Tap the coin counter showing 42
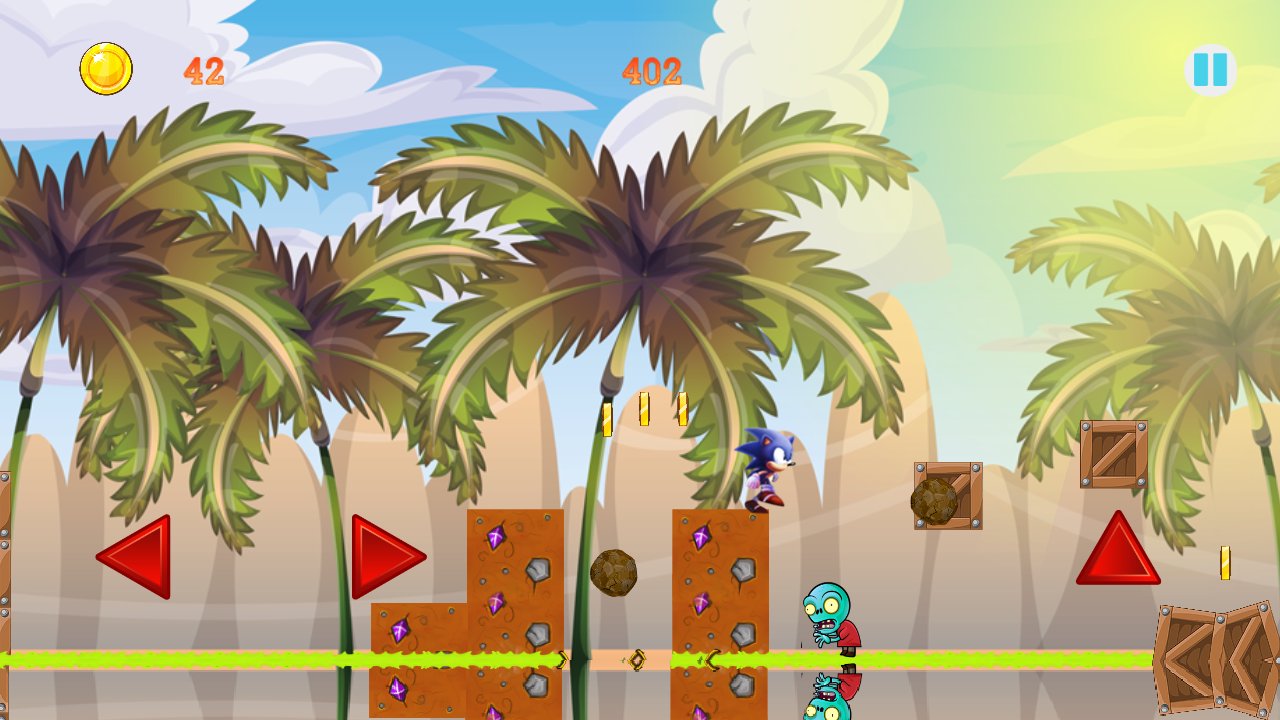Image resolution: width=1280 pixels, height=720 pixels. (203, 70)
